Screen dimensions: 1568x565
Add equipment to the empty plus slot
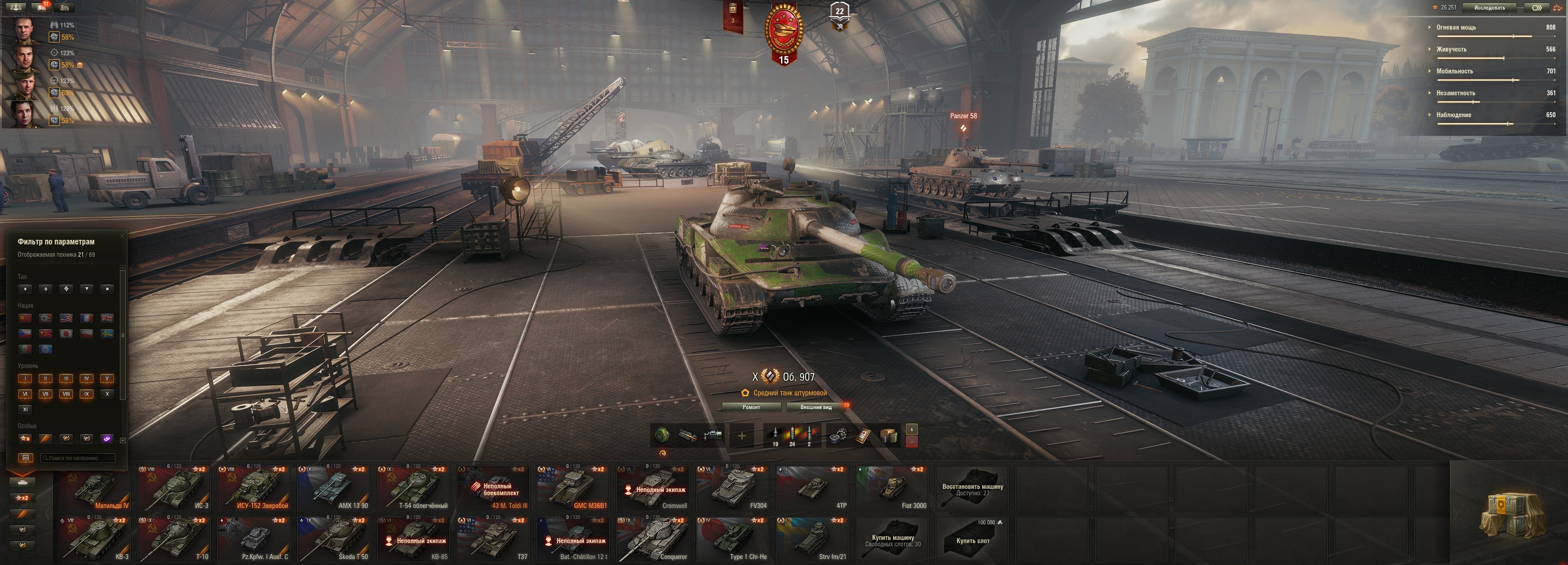click(741, 435)
